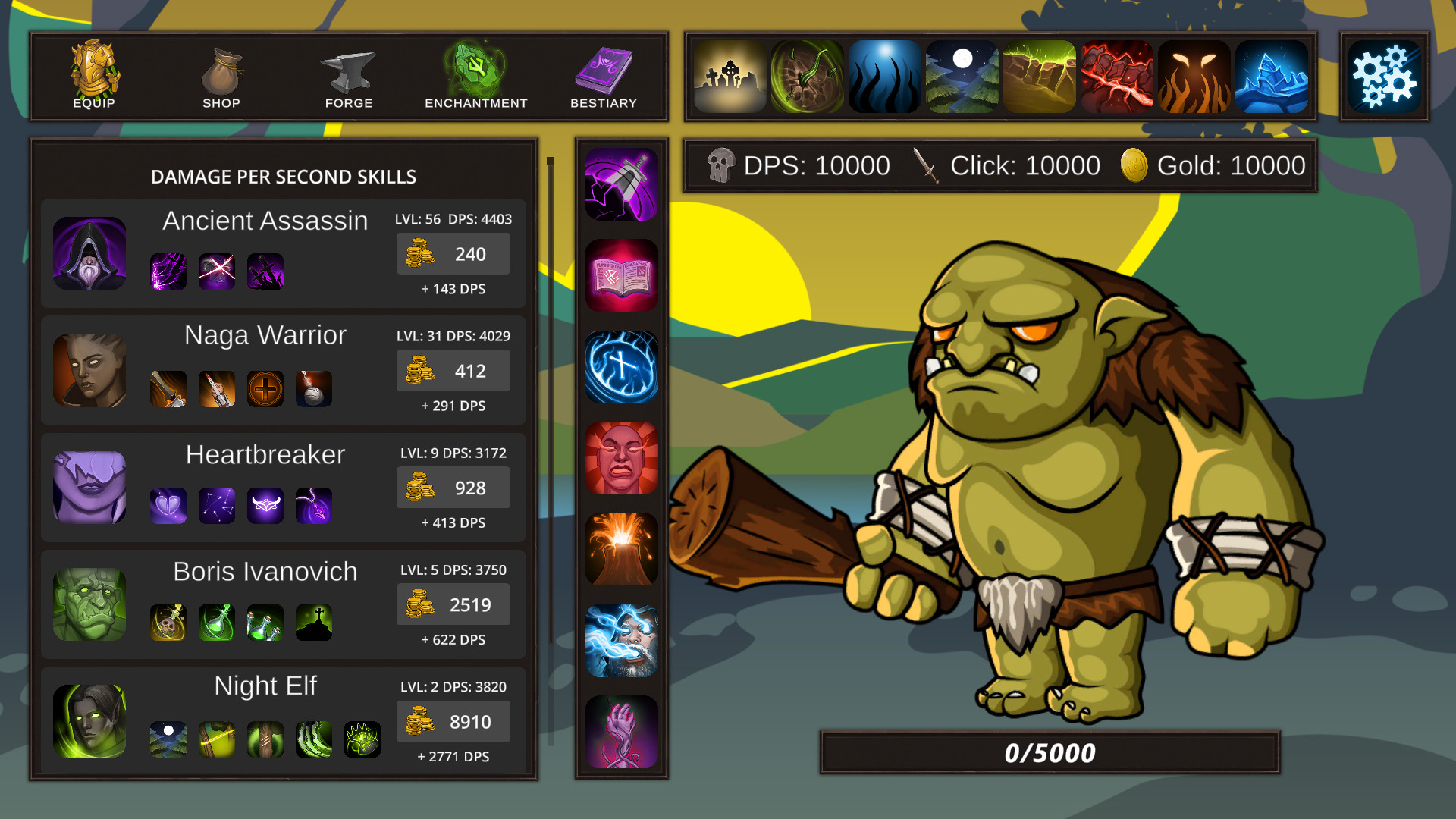Select the blue water zone icon
The height and width of the screenshot is (819, 1456).
point(884,76)
